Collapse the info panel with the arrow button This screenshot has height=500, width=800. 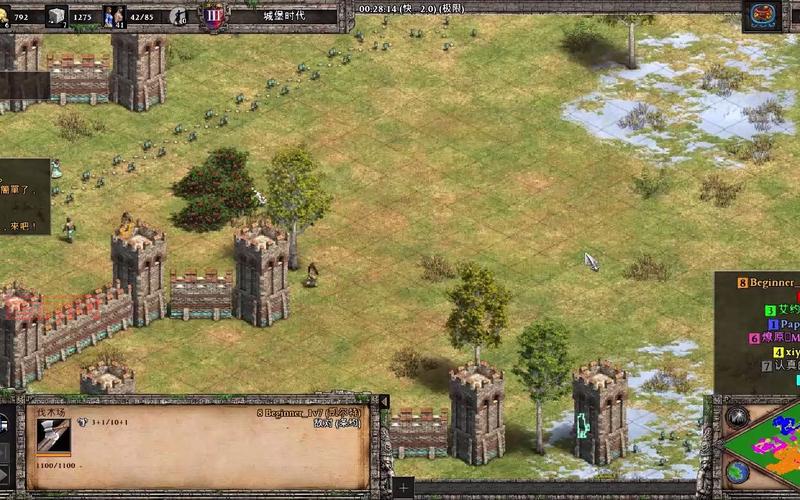tap(384, 402)
